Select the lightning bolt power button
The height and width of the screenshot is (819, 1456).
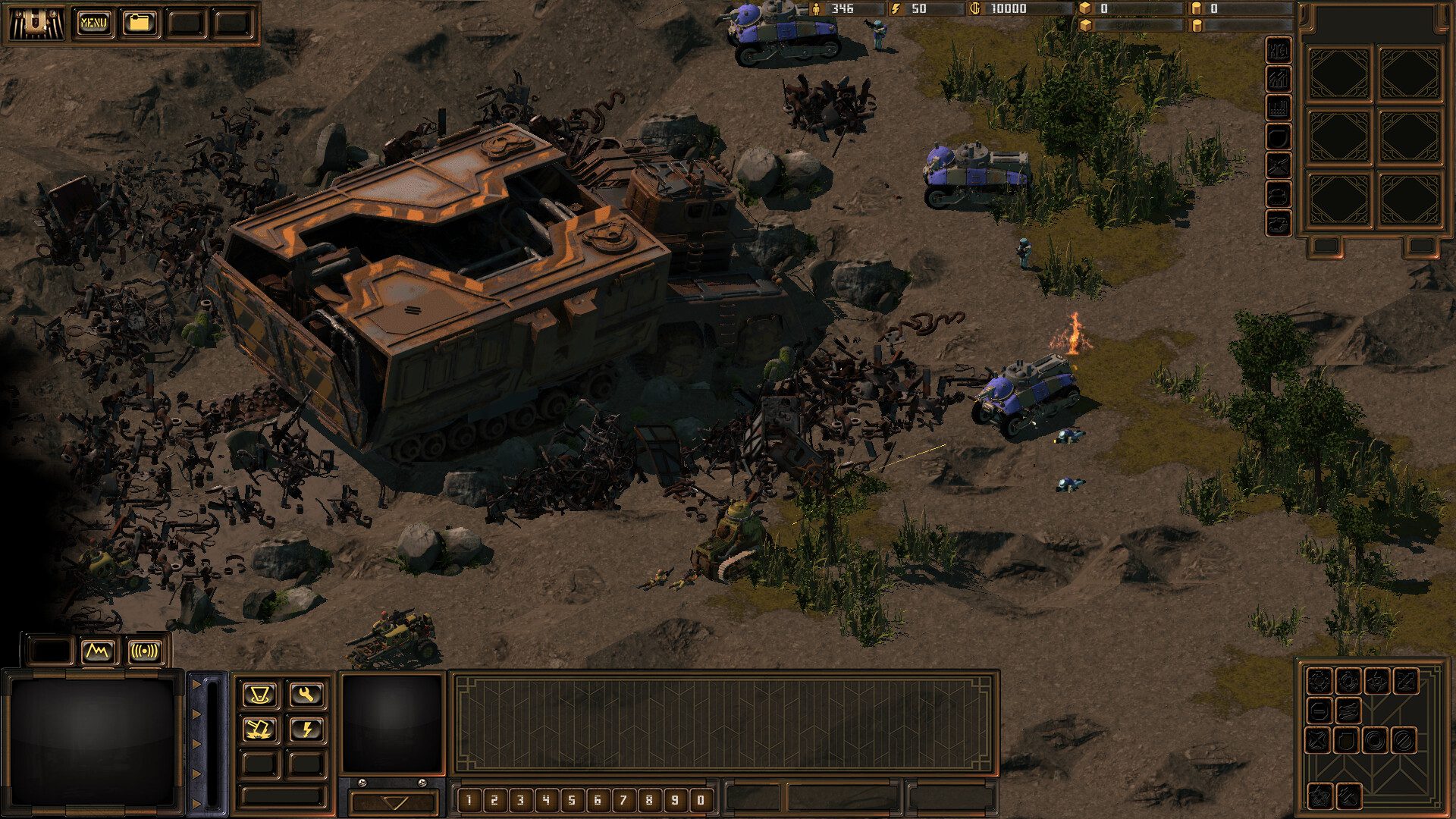pyautogui.click(x=306, y=729)
